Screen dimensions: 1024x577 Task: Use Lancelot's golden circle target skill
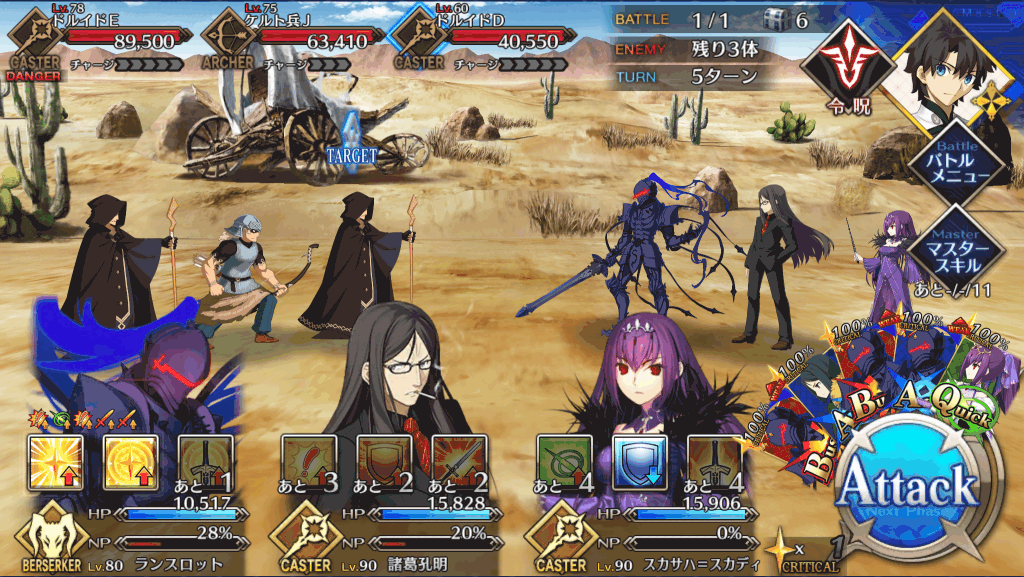[131, 463]
